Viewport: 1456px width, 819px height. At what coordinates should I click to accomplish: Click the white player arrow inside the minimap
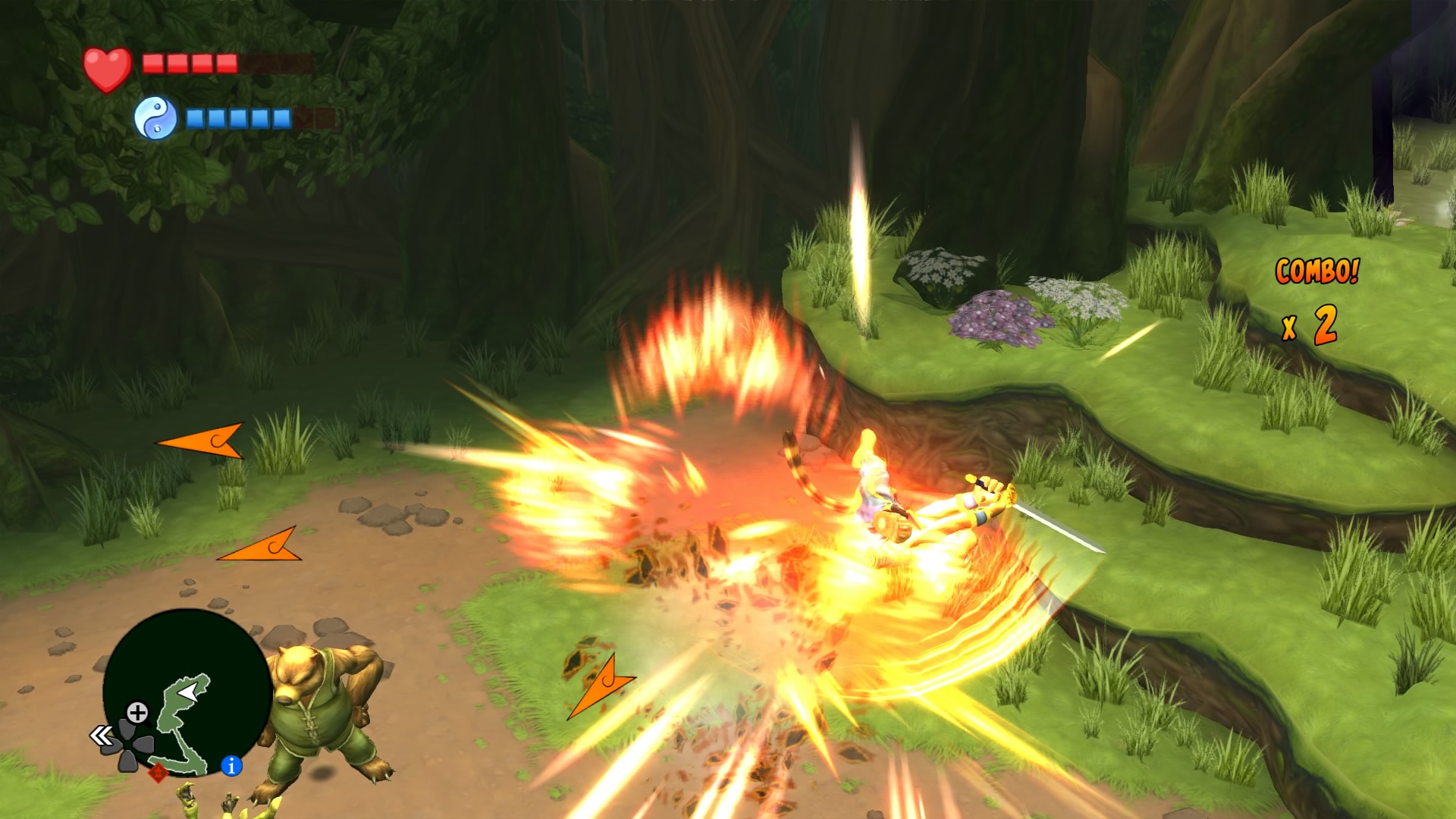[187, 692]
